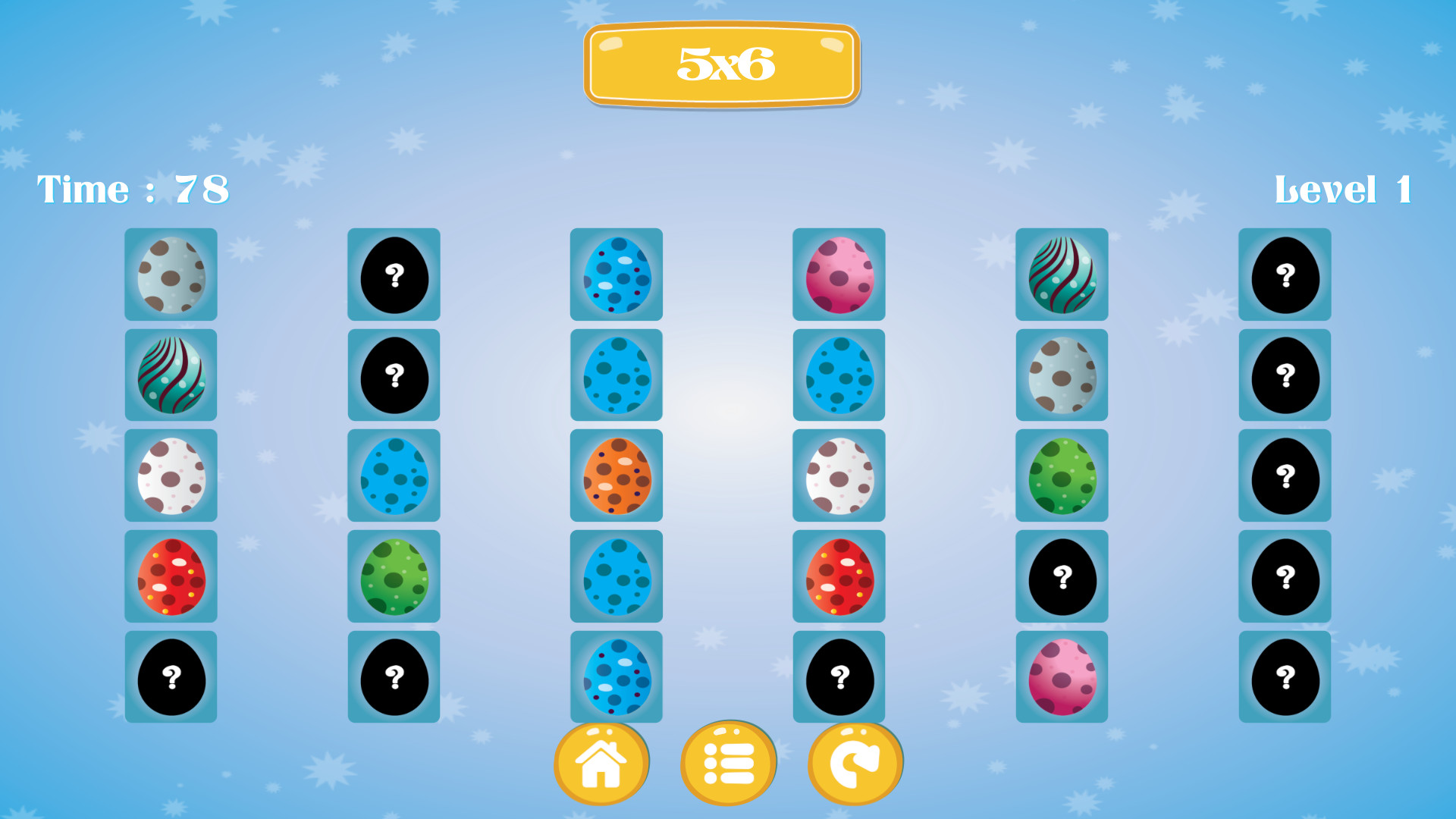Image resolution: width=1456 pixels, height=819 pixels.
Task: Flip the bottom-left hidden question card
Action: coord(171,676)
